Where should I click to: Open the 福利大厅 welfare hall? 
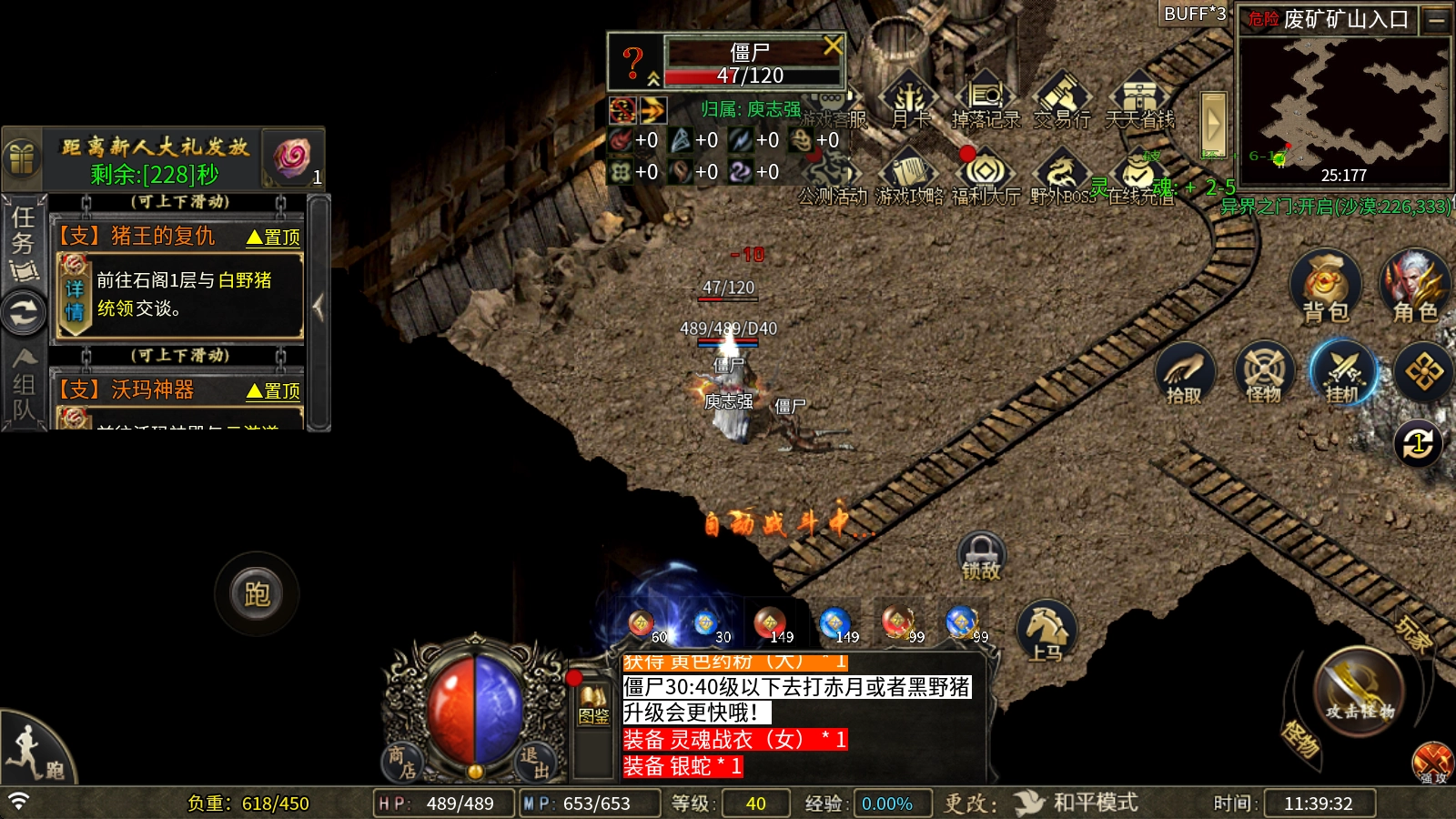pos(986,177)
